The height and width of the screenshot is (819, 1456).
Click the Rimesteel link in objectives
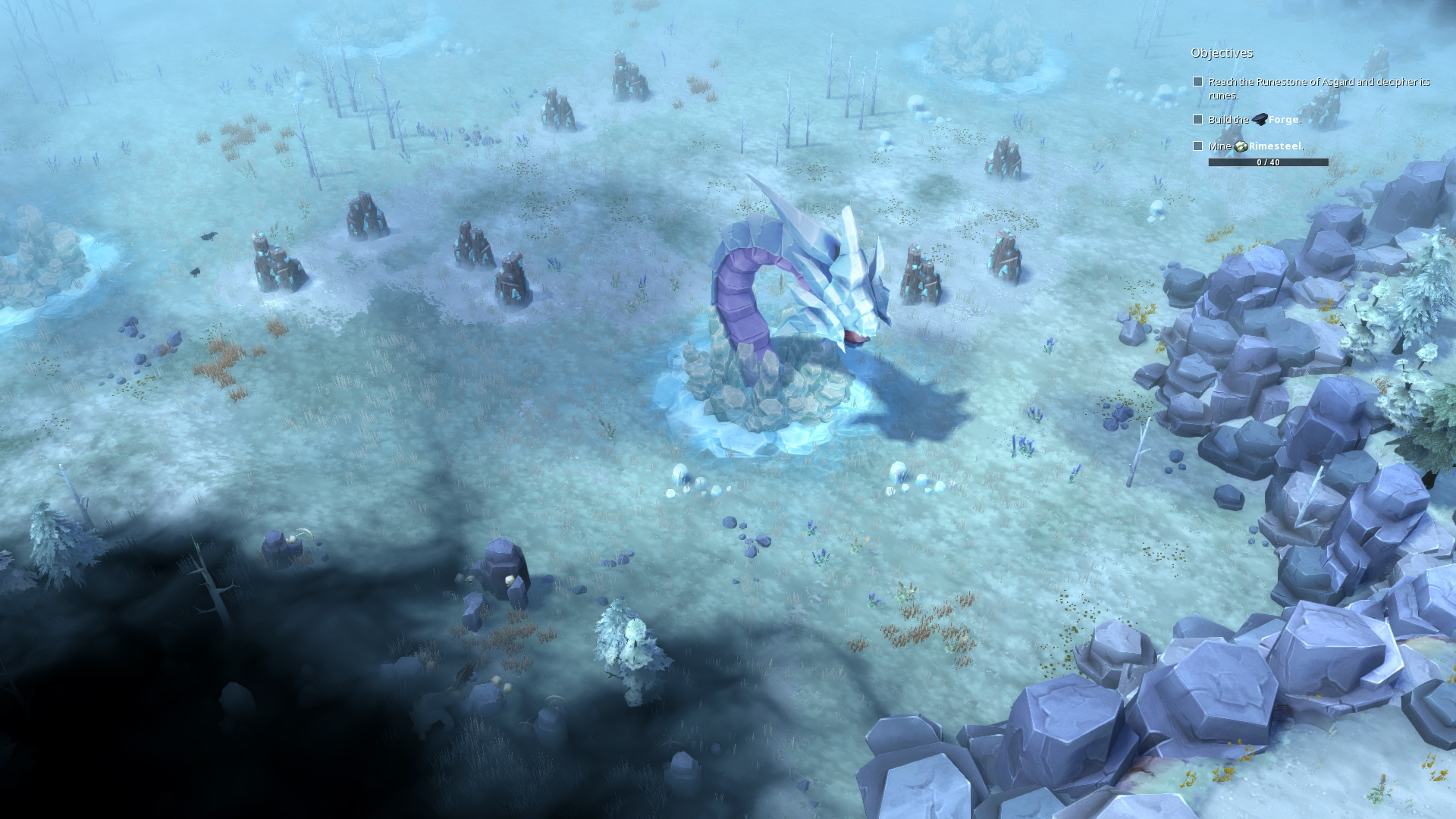(x=1282, y=148)
